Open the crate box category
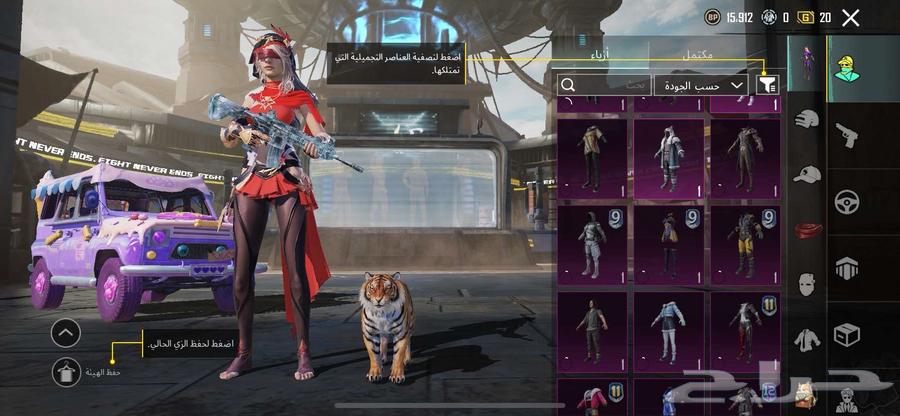 pos(847,332)
